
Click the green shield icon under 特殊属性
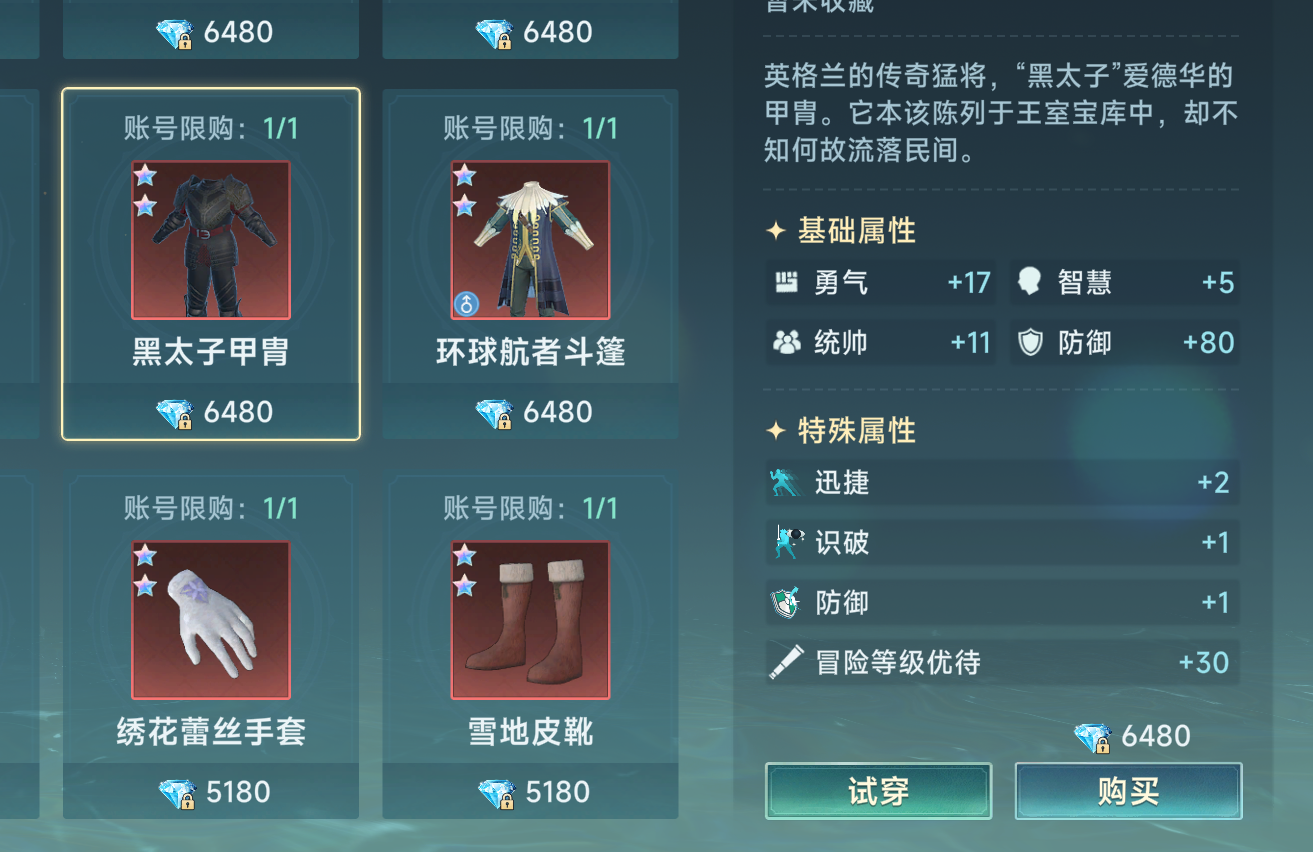tap(784, 602)
